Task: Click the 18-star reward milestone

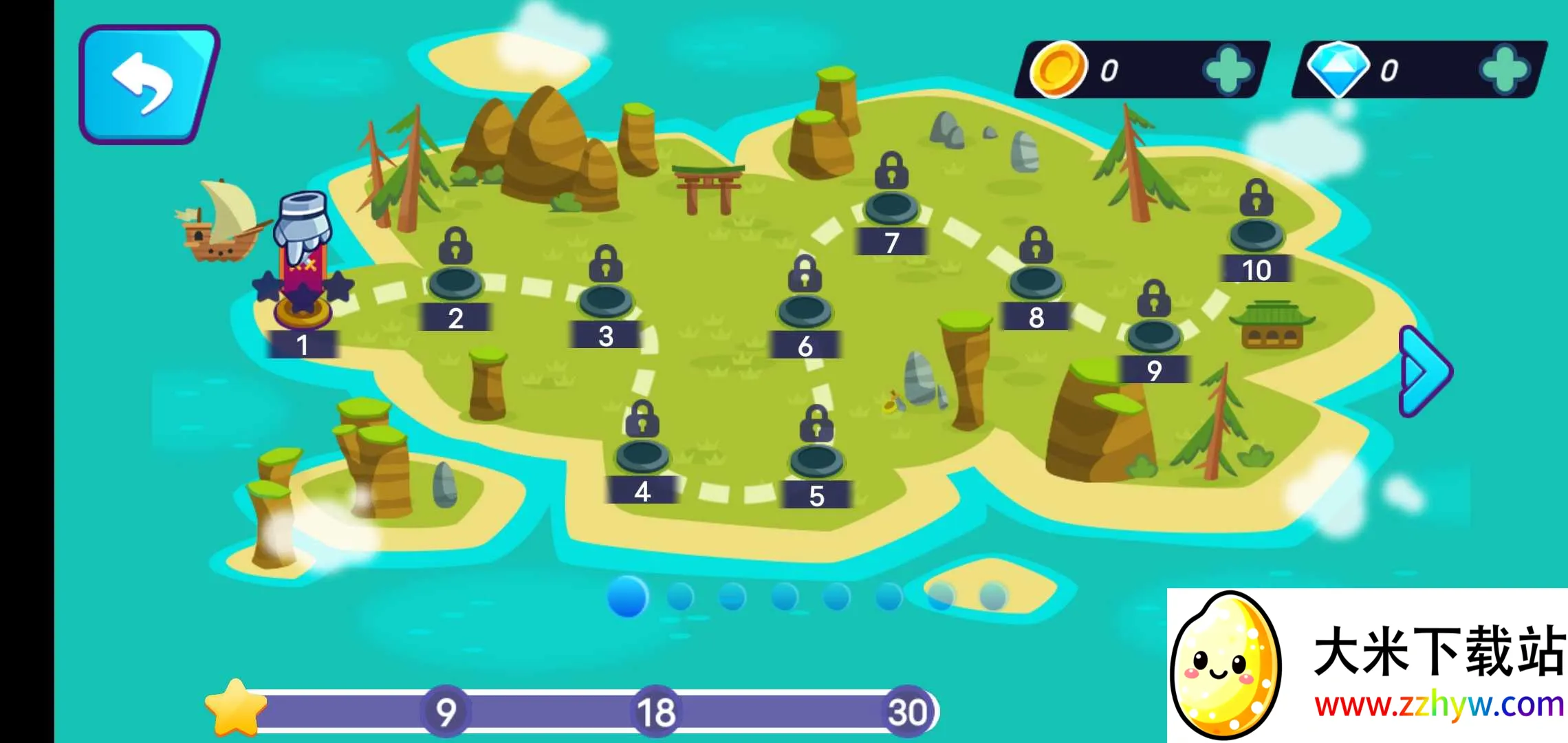Action: [x=655, y=711]
